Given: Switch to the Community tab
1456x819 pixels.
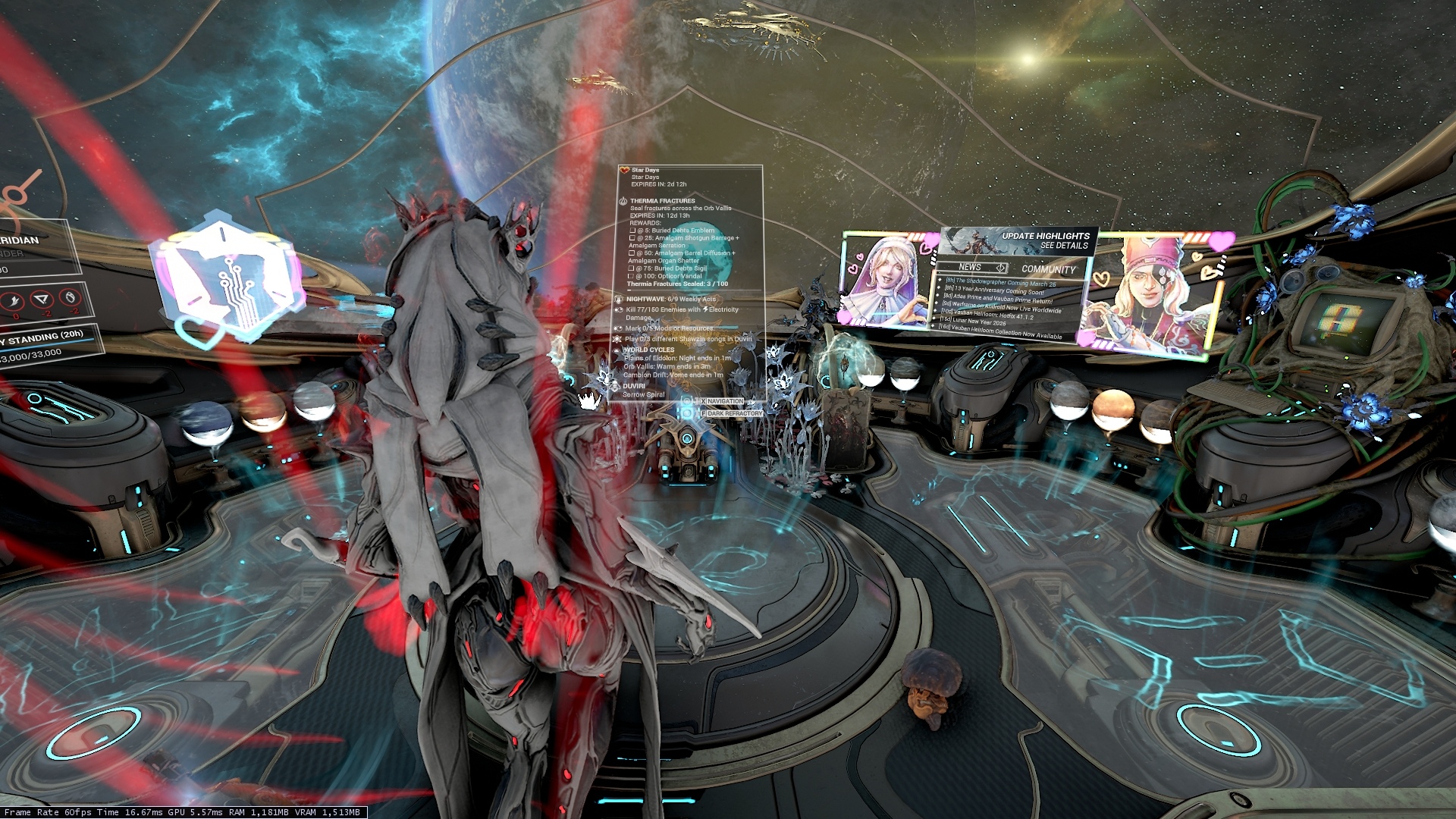Looking at the screenshot, I should point(1048,269).
